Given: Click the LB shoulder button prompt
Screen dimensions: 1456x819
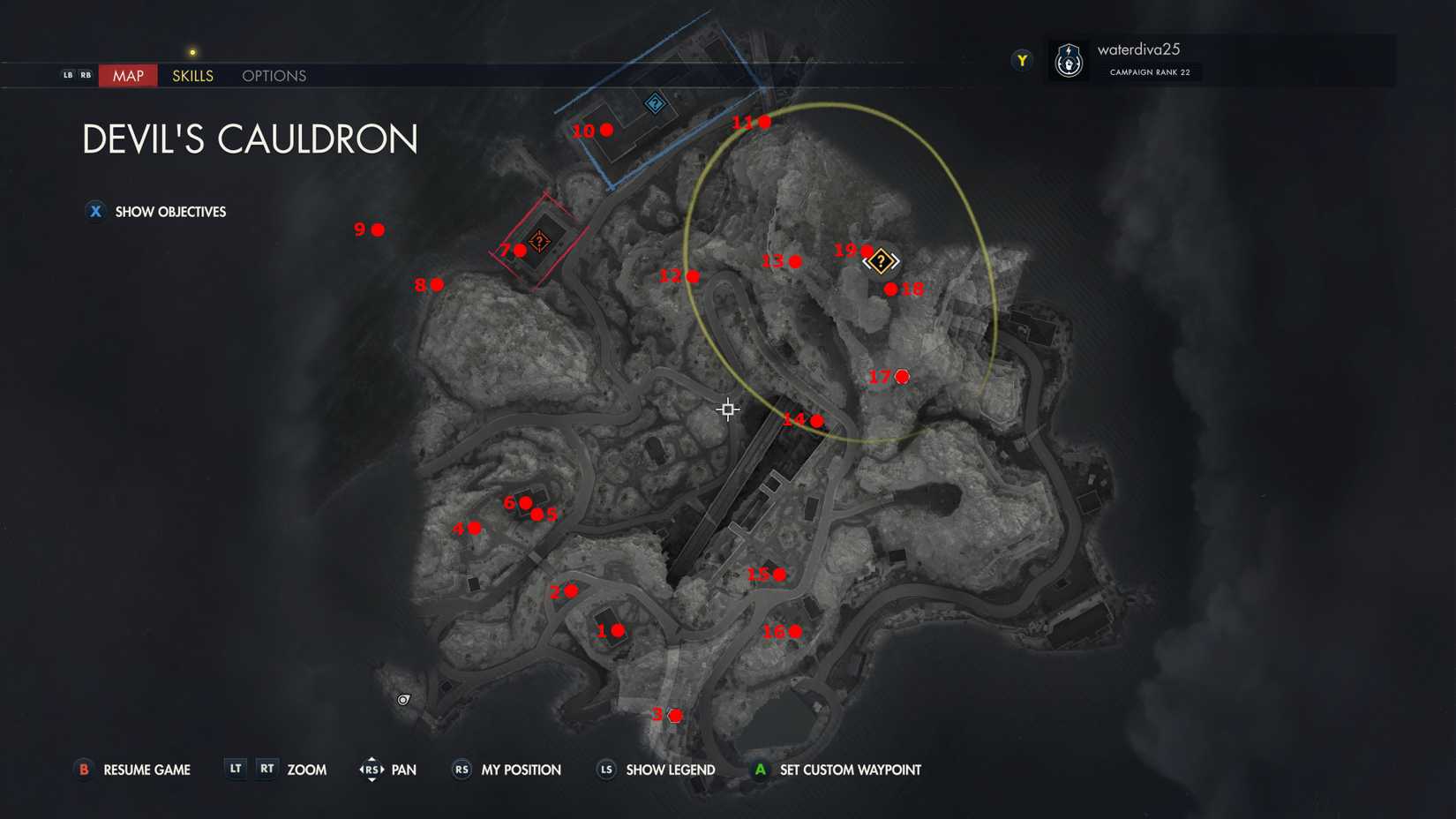Looking at the screenshot, I should point(67,75).
